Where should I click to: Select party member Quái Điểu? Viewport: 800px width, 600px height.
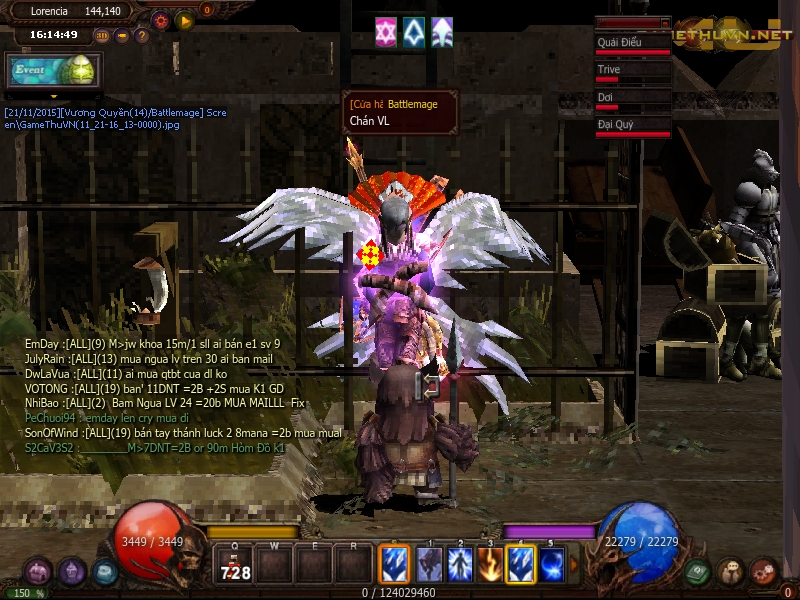pos(632,43)
